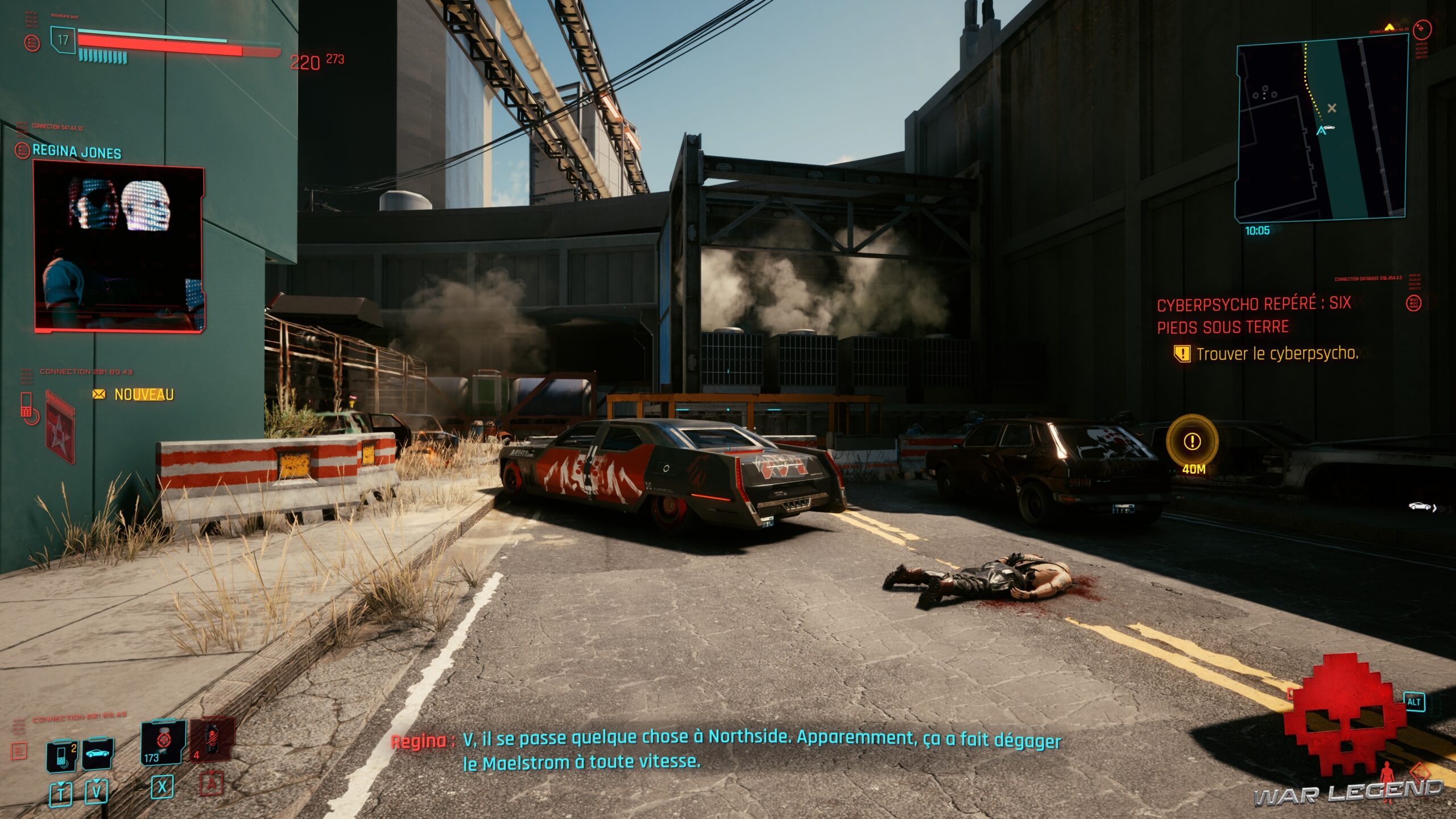Viewport: 1456px width, 819px height.
Task: Use the inhaler consumable slot showing 173
Action: click(x=163, y=742)
